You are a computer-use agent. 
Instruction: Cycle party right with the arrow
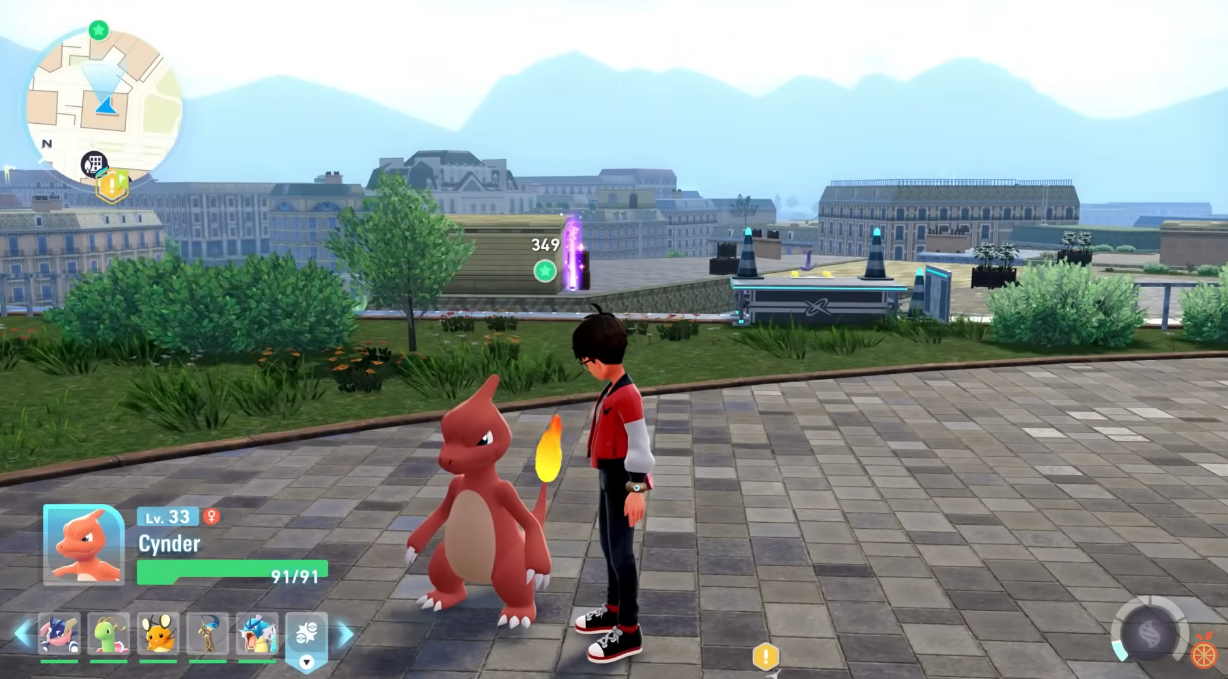(x=345, y=634)
